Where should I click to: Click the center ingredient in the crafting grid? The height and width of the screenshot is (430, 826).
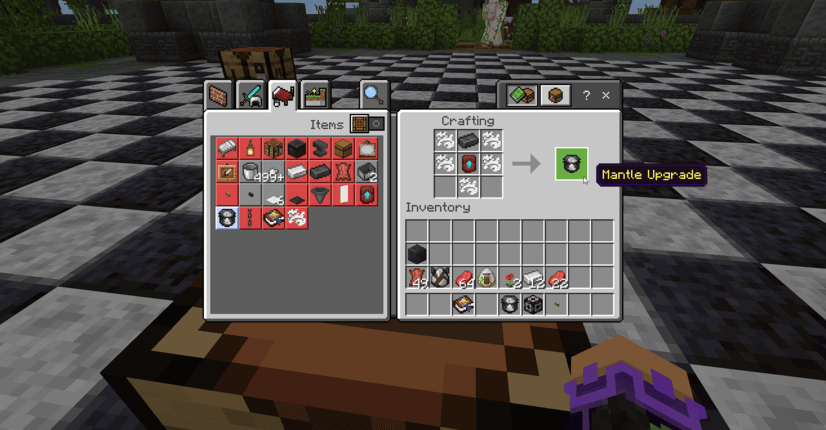click(x=467, y=163)
